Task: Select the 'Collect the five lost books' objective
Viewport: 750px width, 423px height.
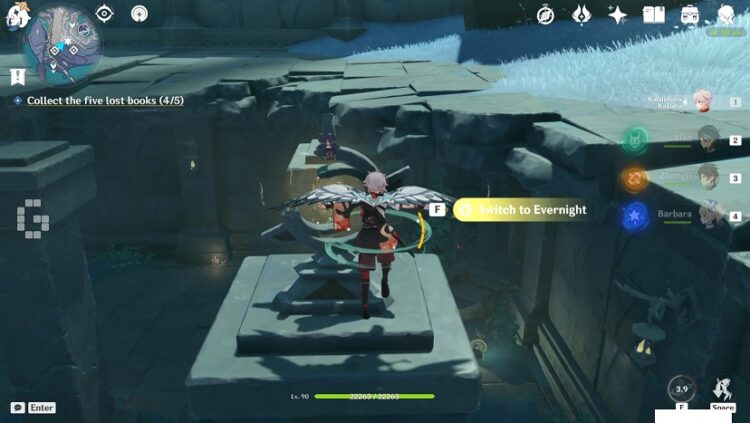Action: pos(104,100)
